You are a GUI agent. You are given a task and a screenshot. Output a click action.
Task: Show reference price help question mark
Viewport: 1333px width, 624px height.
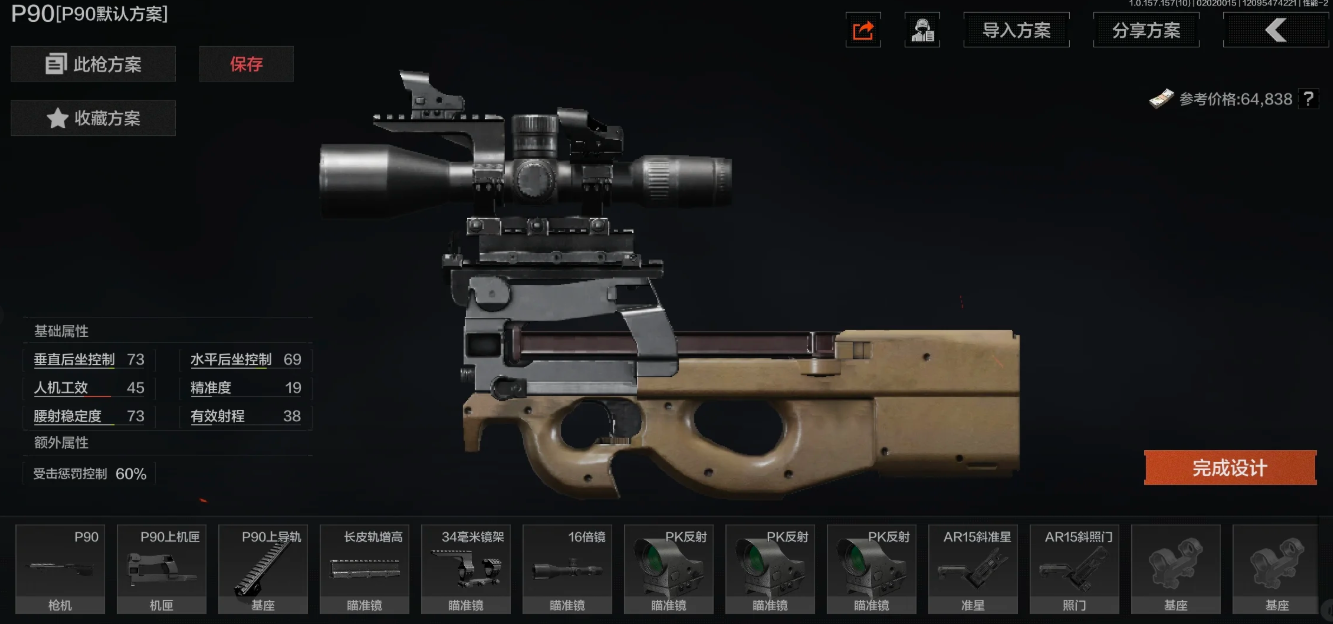pyautogui.click(x=1308, y=99)
